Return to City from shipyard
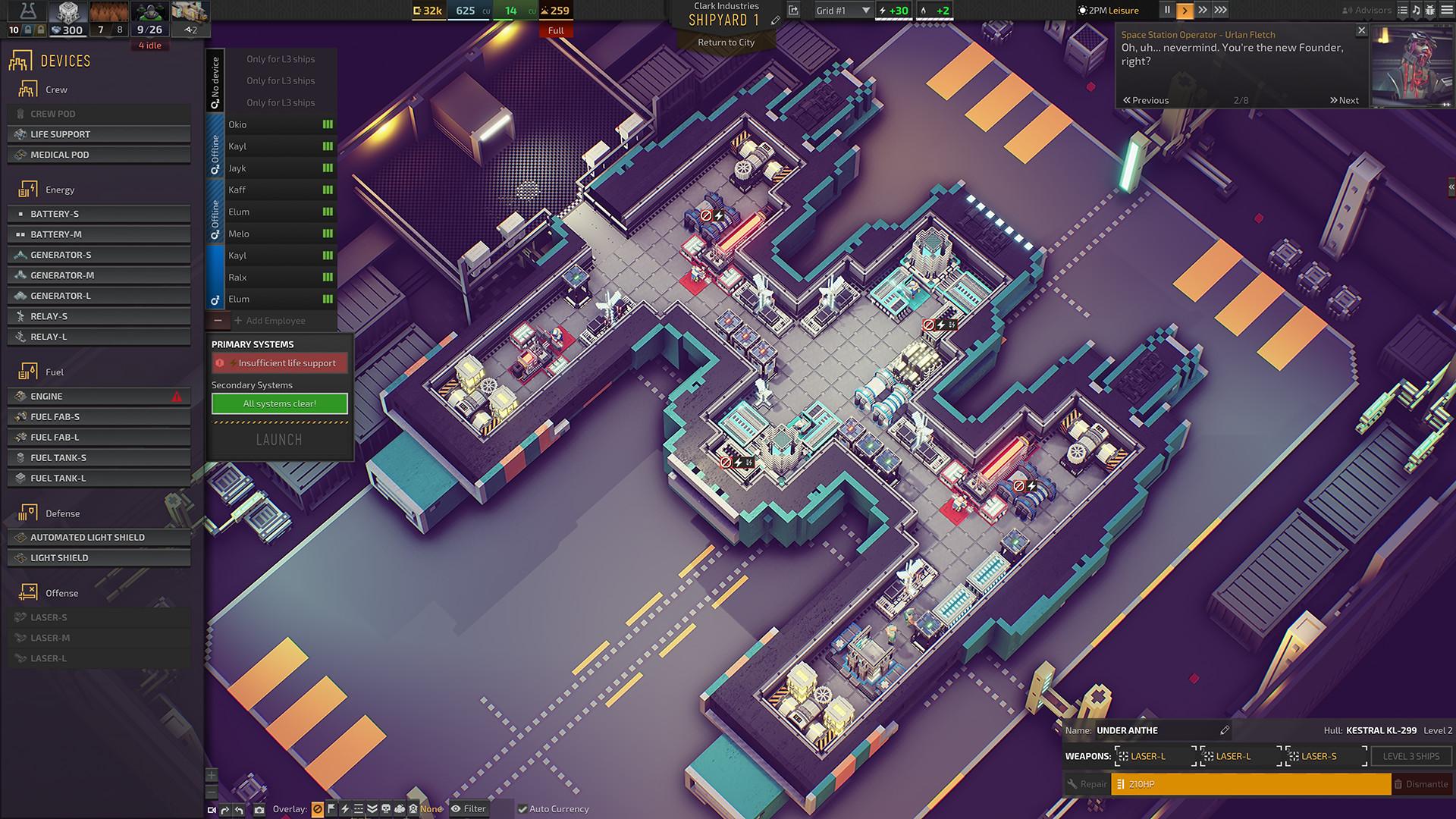This screenshot has height=819, width=1456. (726, 42)
